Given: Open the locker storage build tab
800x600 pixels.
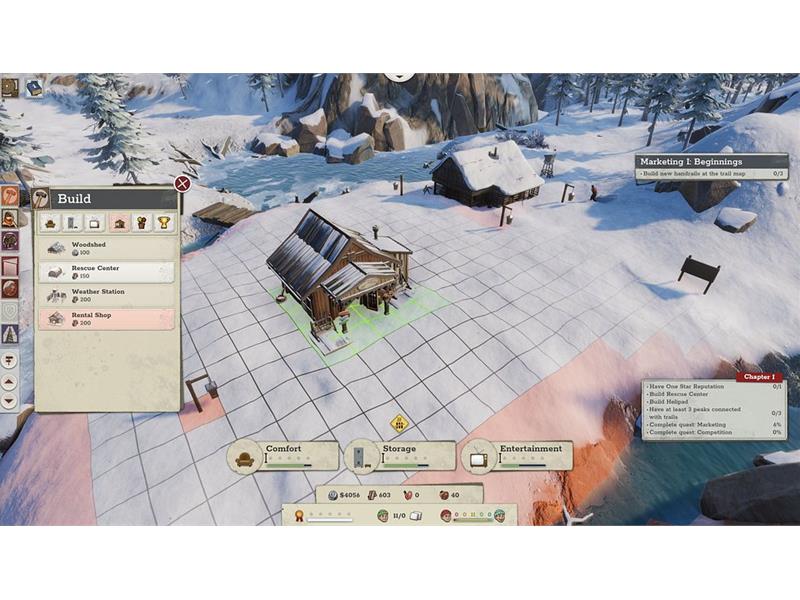Looking at the screenshot, I should [74, 222].
